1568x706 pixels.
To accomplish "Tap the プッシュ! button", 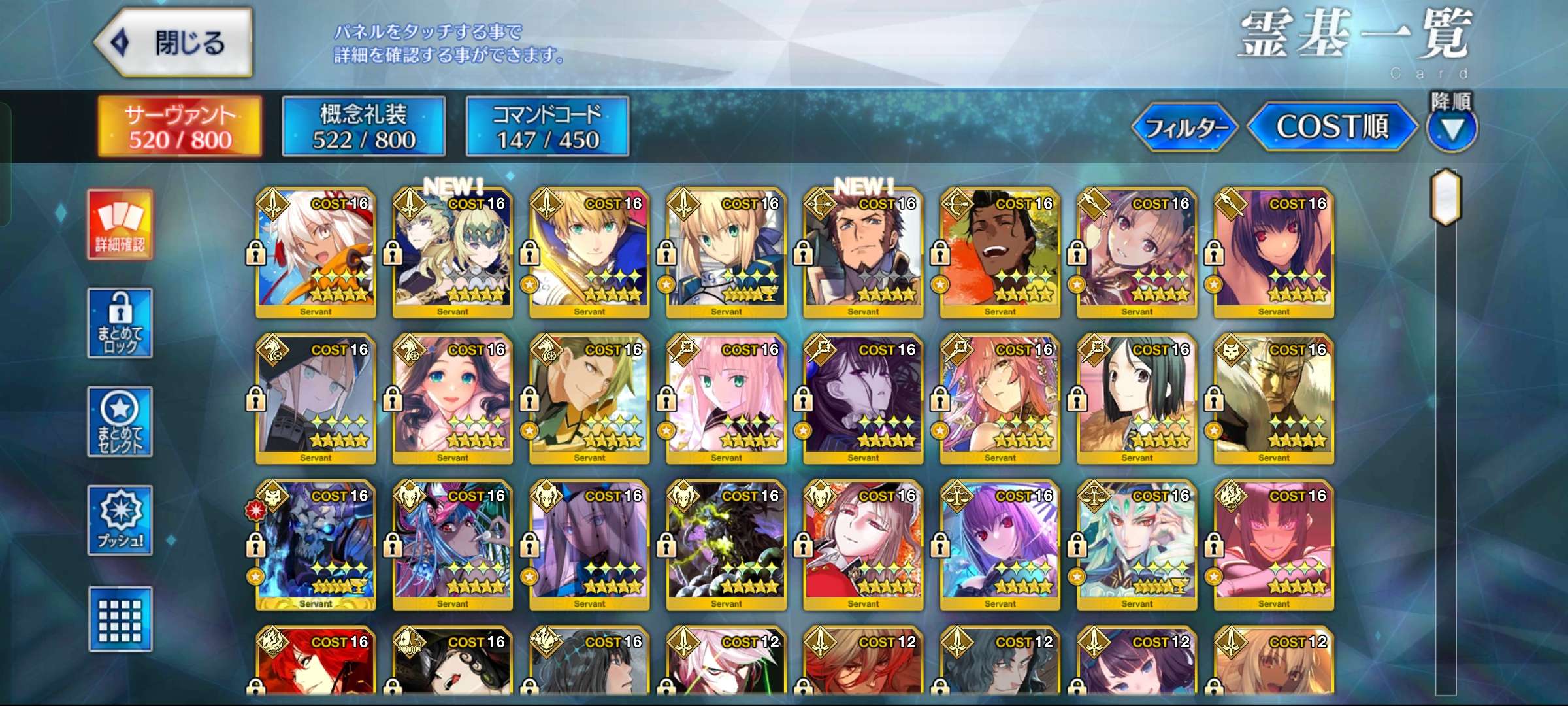I will [x=120, y=520].
